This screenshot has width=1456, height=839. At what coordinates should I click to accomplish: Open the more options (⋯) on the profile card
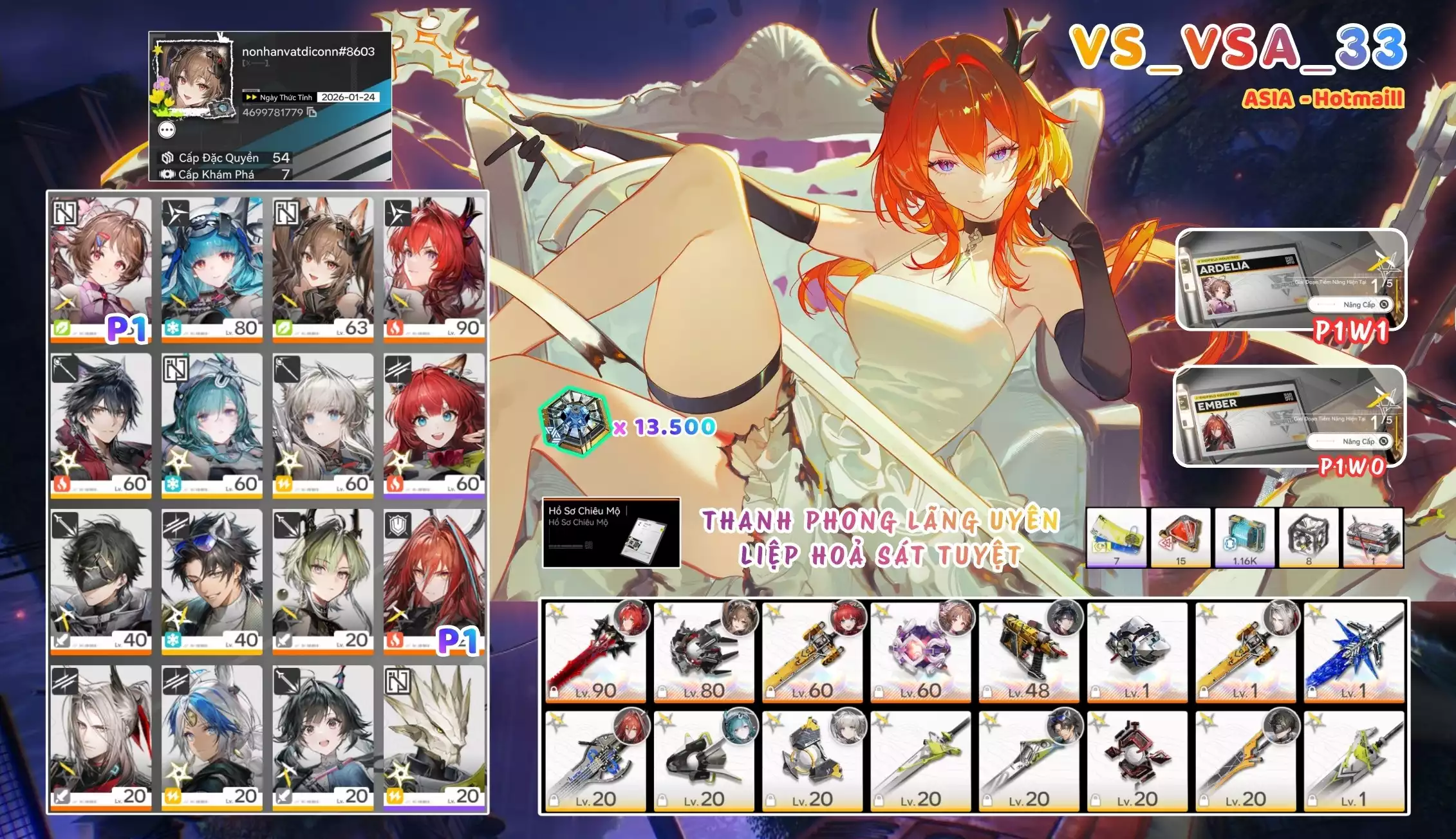pos(167,129)
